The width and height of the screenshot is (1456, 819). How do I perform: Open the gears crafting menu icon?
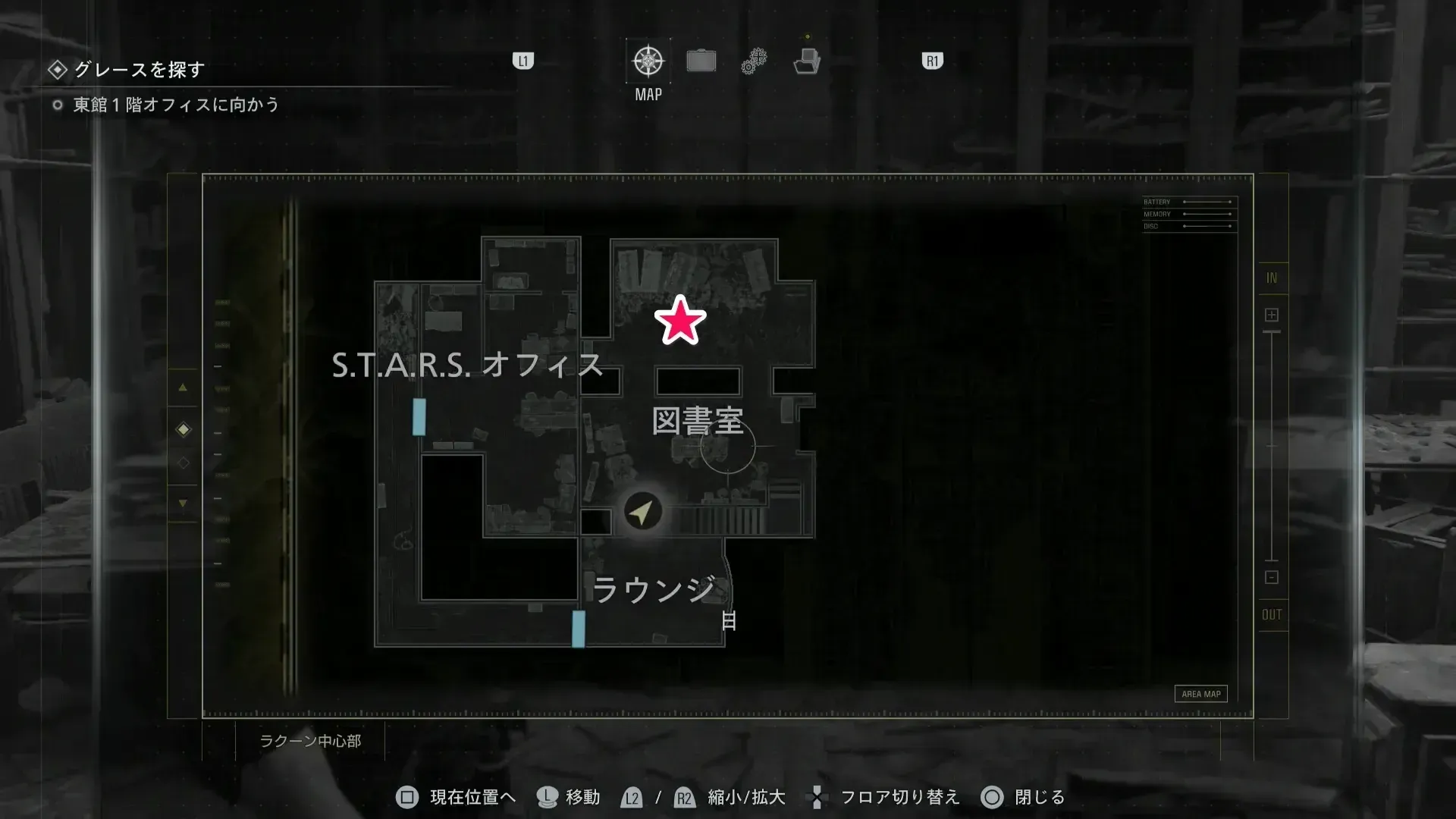tap(753, 59)
